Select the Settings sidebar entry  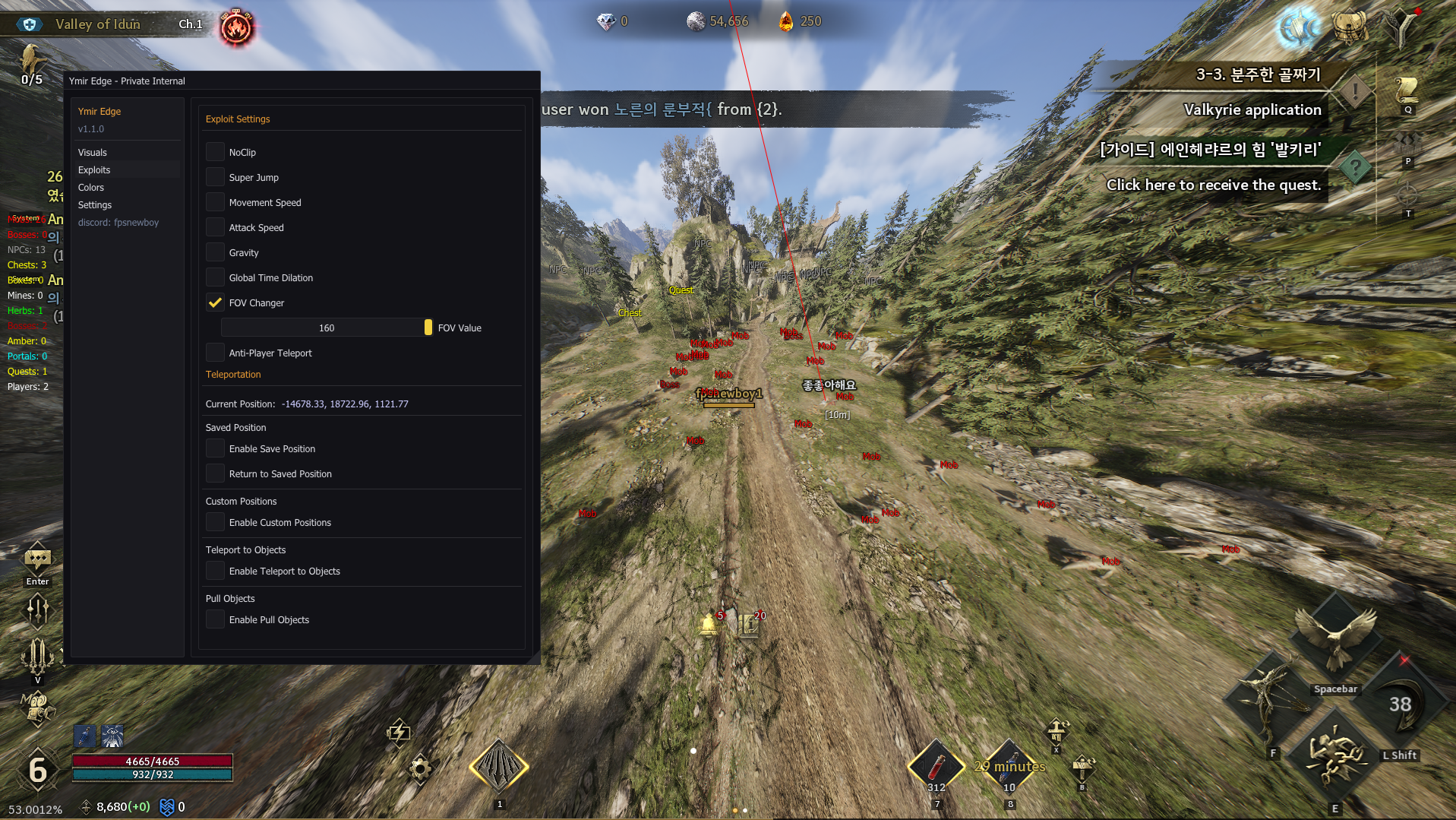point(95,205)
